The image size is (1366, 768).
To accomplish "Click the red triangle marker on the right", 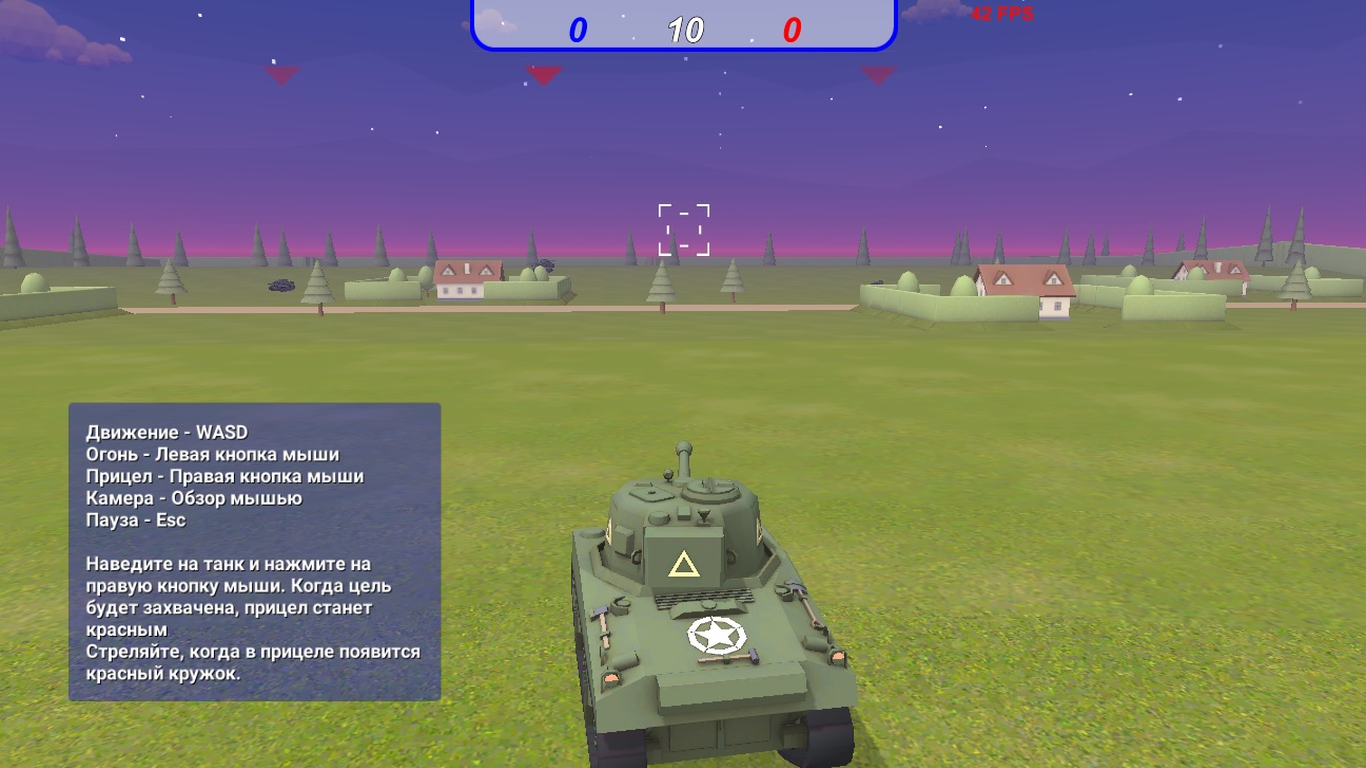I will pyautogui.click(x=878, y=73).
